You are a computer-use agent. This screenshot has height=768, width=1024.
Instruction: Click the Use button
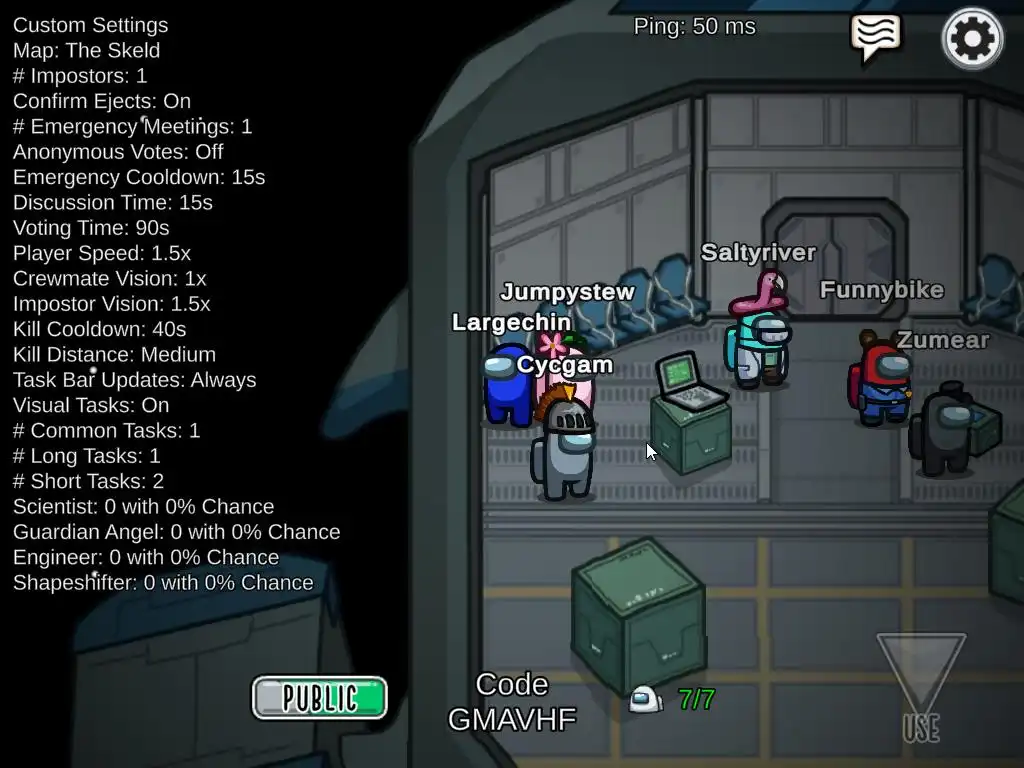(x=921, y=688)
